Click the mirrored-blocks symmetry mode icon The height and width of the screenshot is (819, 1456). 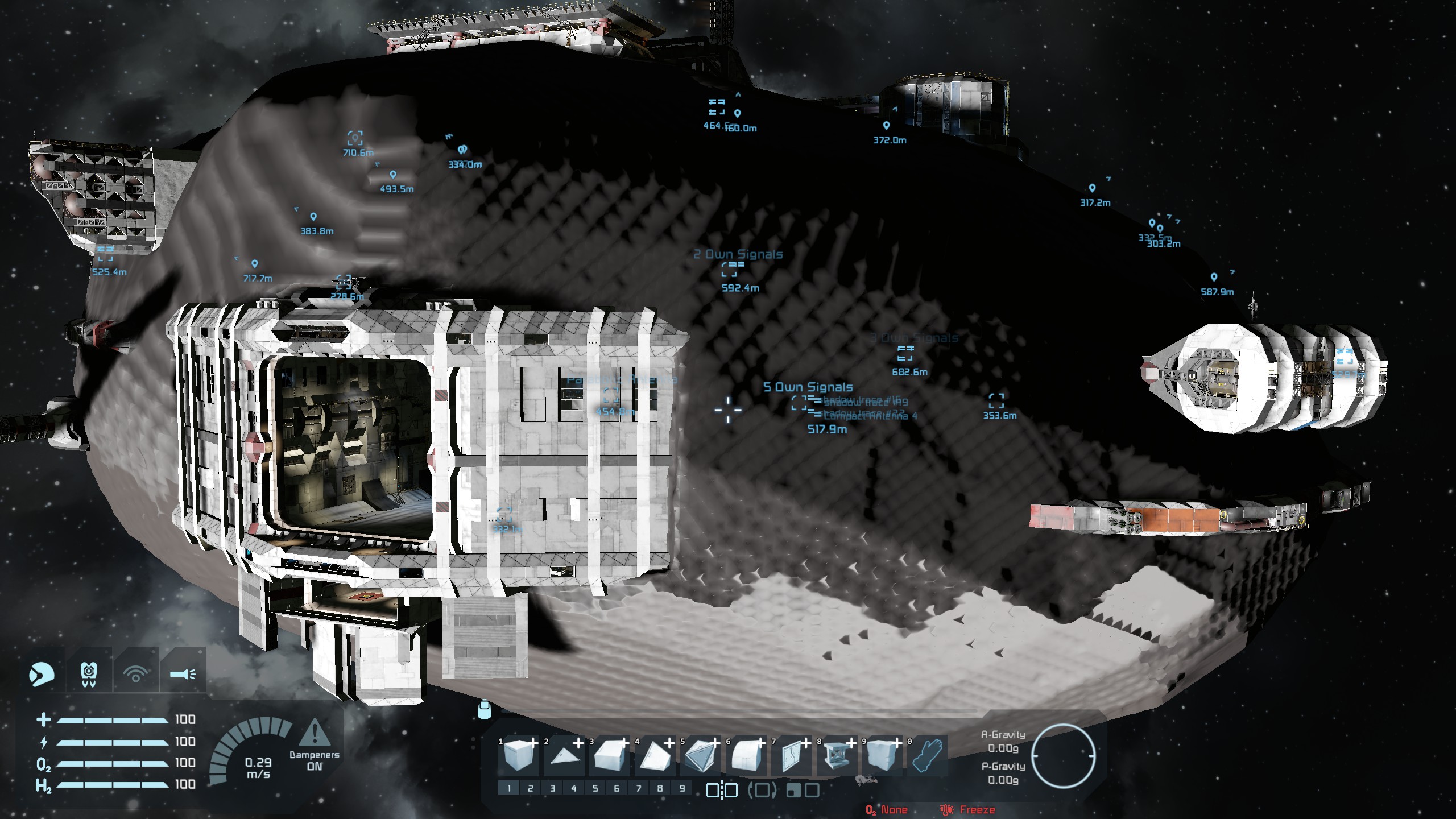pyautogui.click(x=722, y=790)
